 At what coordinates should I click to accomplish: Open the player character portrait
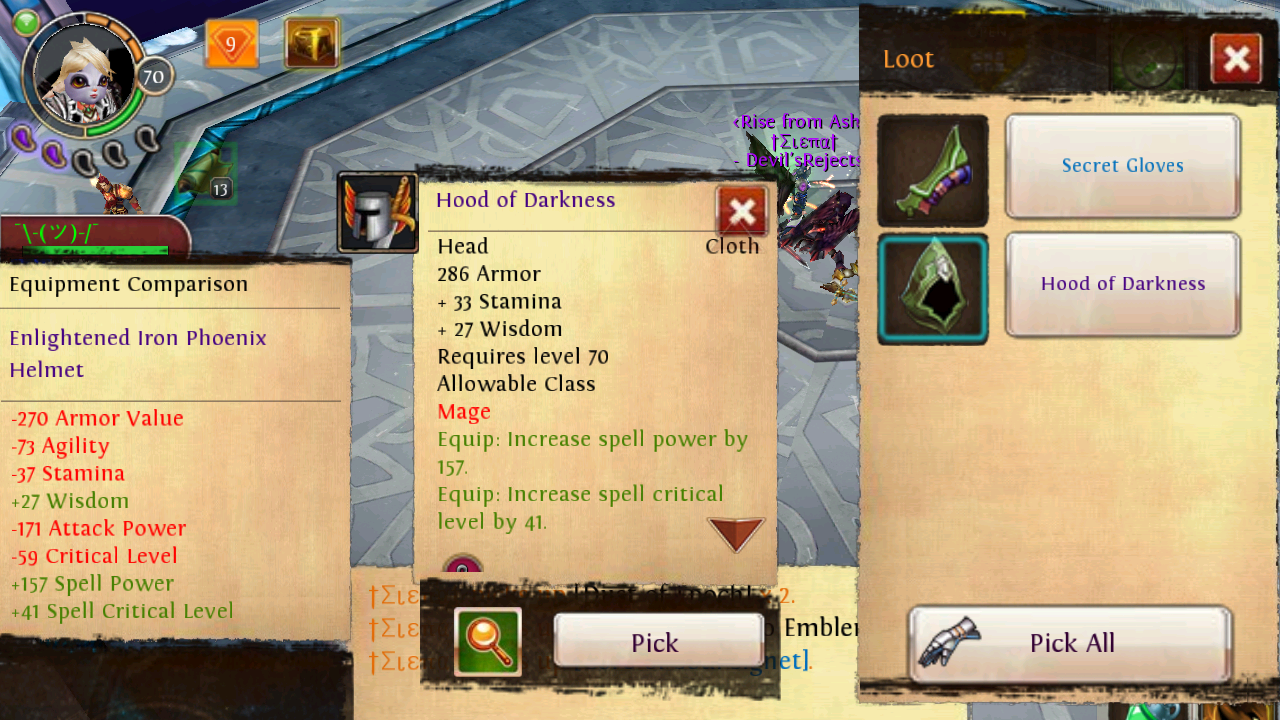[x=84, y=75]
